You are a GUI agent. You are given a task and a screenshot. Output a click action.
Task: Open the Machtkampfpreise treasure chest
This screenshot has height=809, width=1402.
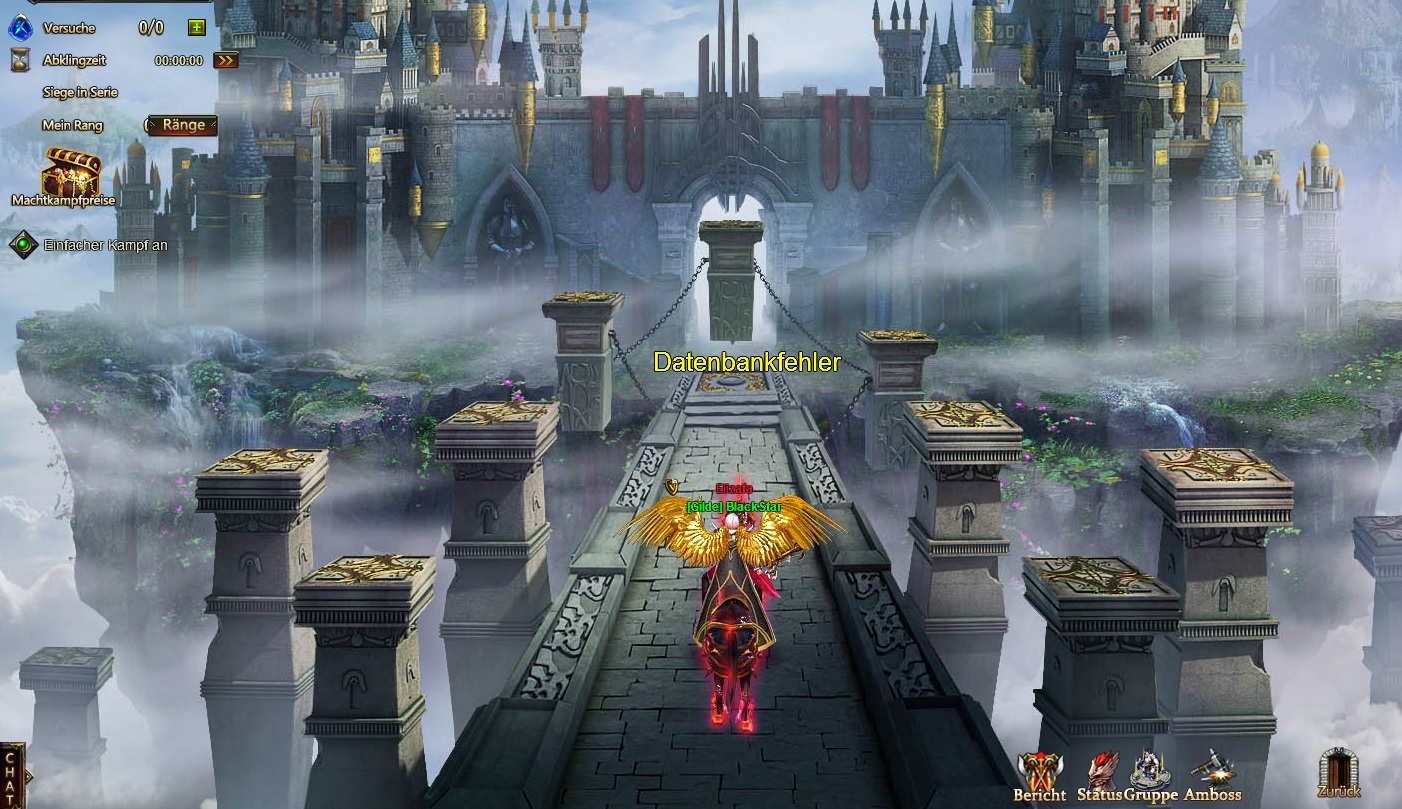click(68, 173)
